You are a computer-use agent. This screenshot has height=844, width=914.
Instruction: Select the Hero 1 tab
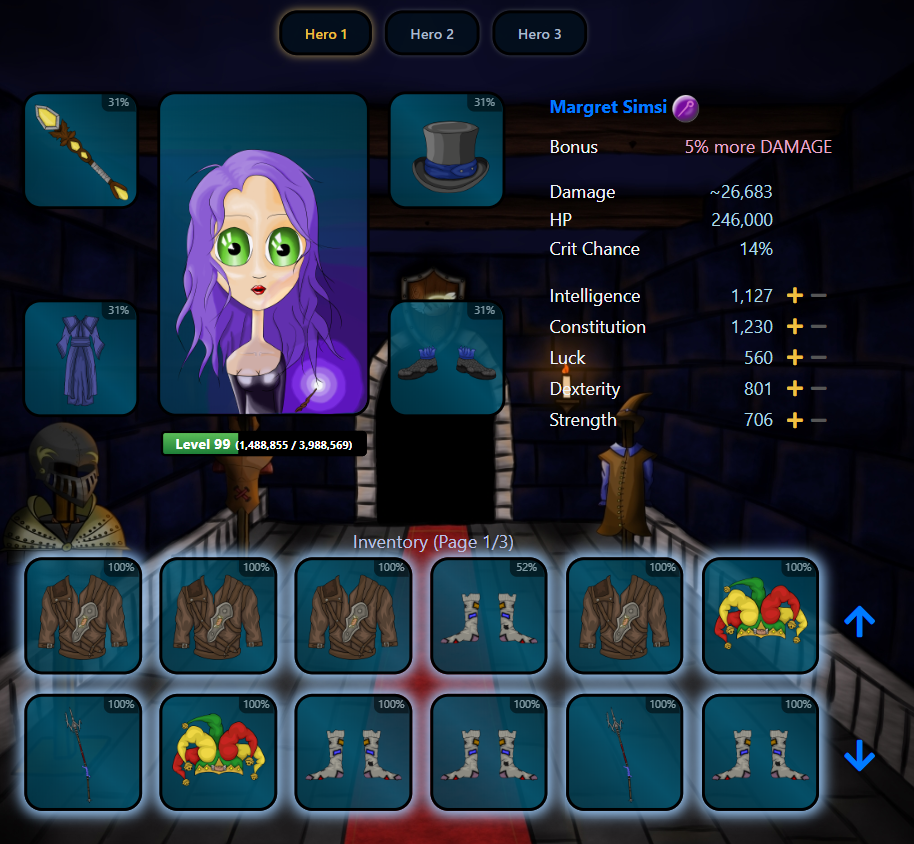pos(326,34)
